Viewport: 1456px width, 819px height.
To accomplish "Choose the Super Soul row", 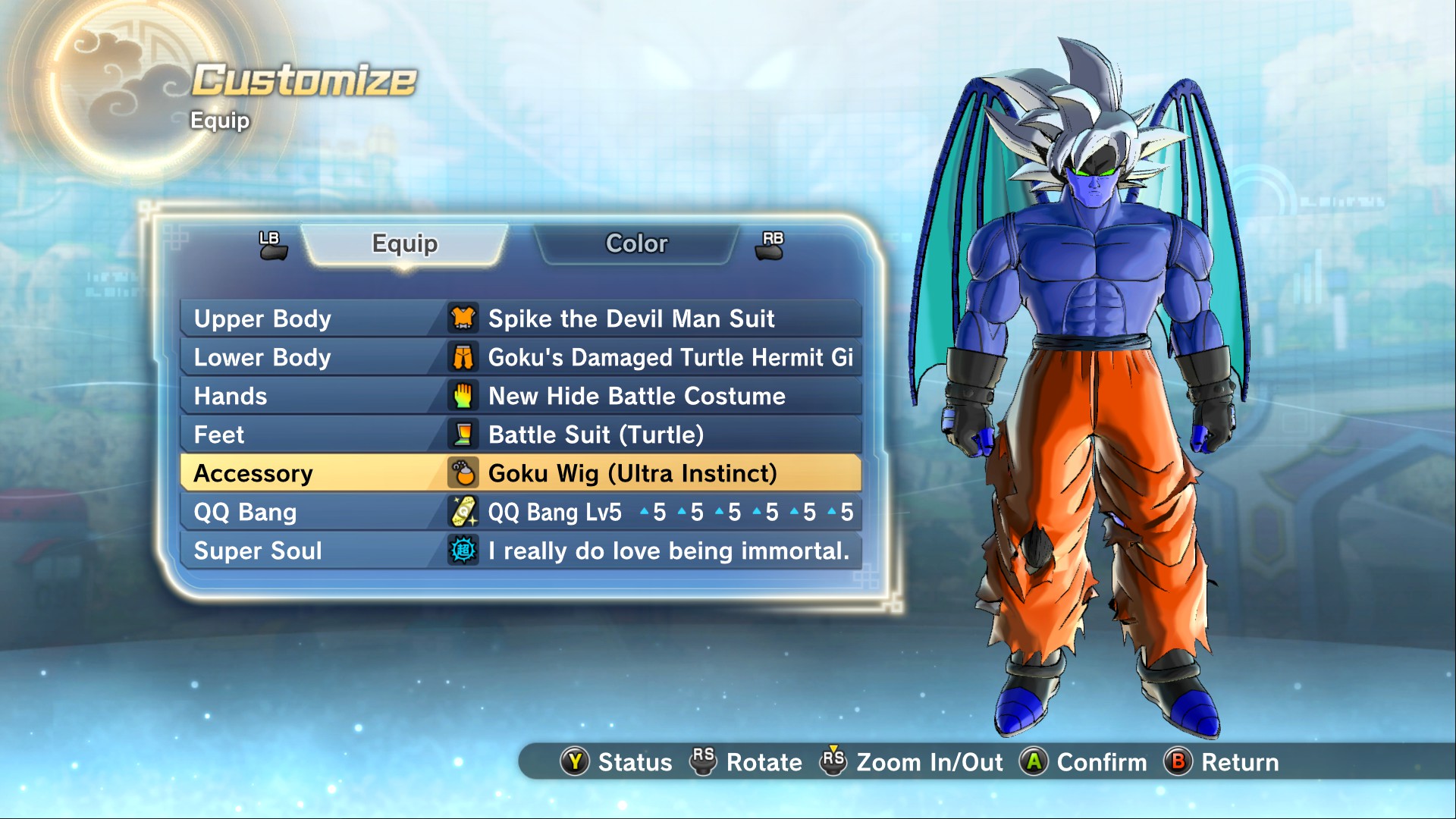I will coord(520,551).
